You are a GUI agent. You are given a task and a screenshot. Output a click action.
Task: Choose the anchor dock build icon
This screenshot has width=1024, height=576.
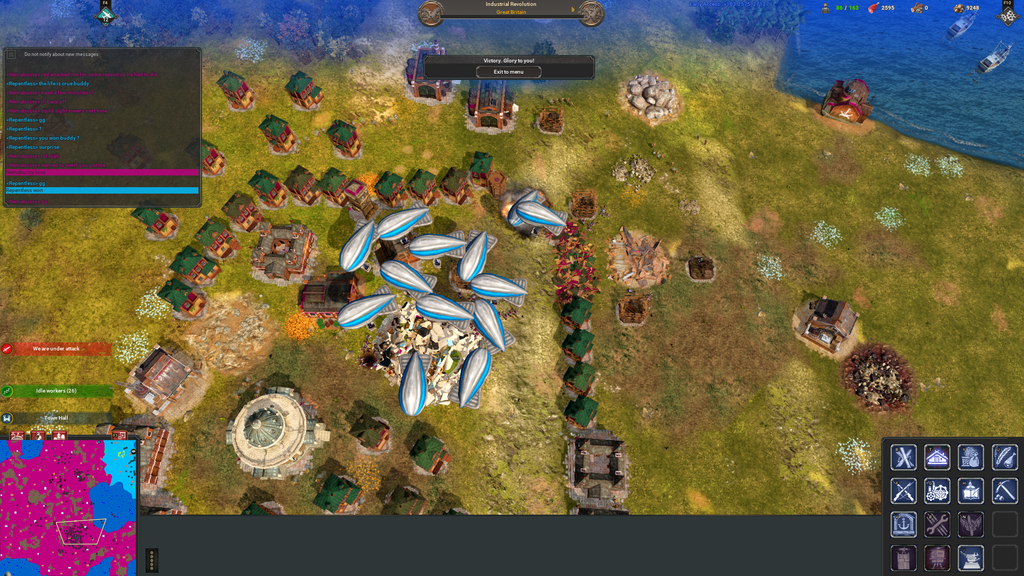[x=904, y=524]
